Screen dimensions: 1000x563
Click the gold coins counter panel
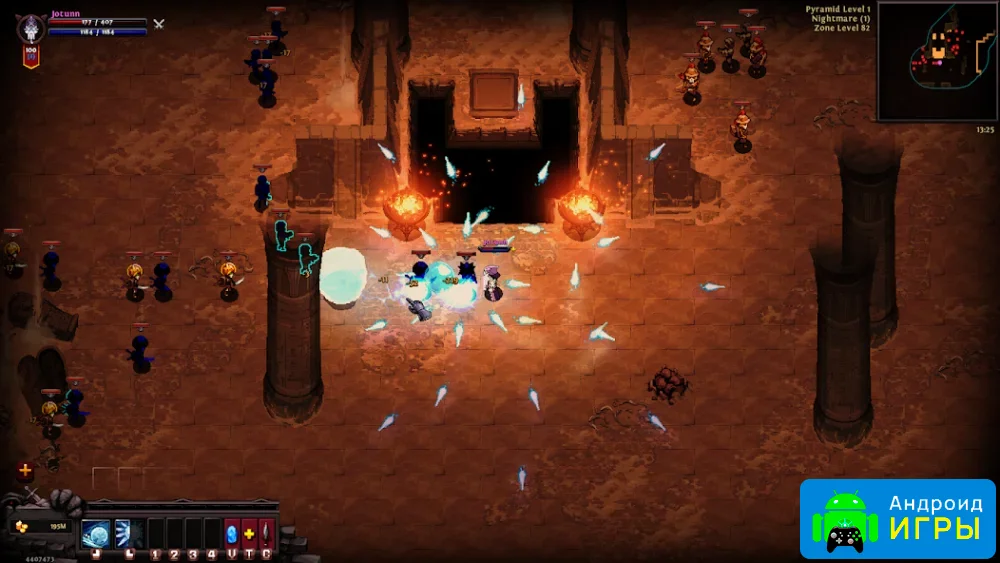41,526
